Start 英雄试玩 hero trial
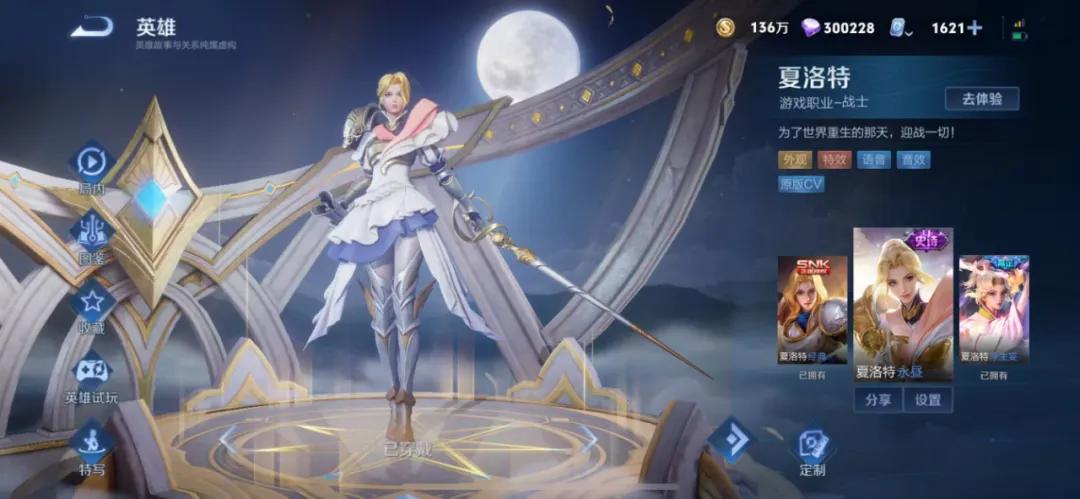 click(x=92, y=372)
